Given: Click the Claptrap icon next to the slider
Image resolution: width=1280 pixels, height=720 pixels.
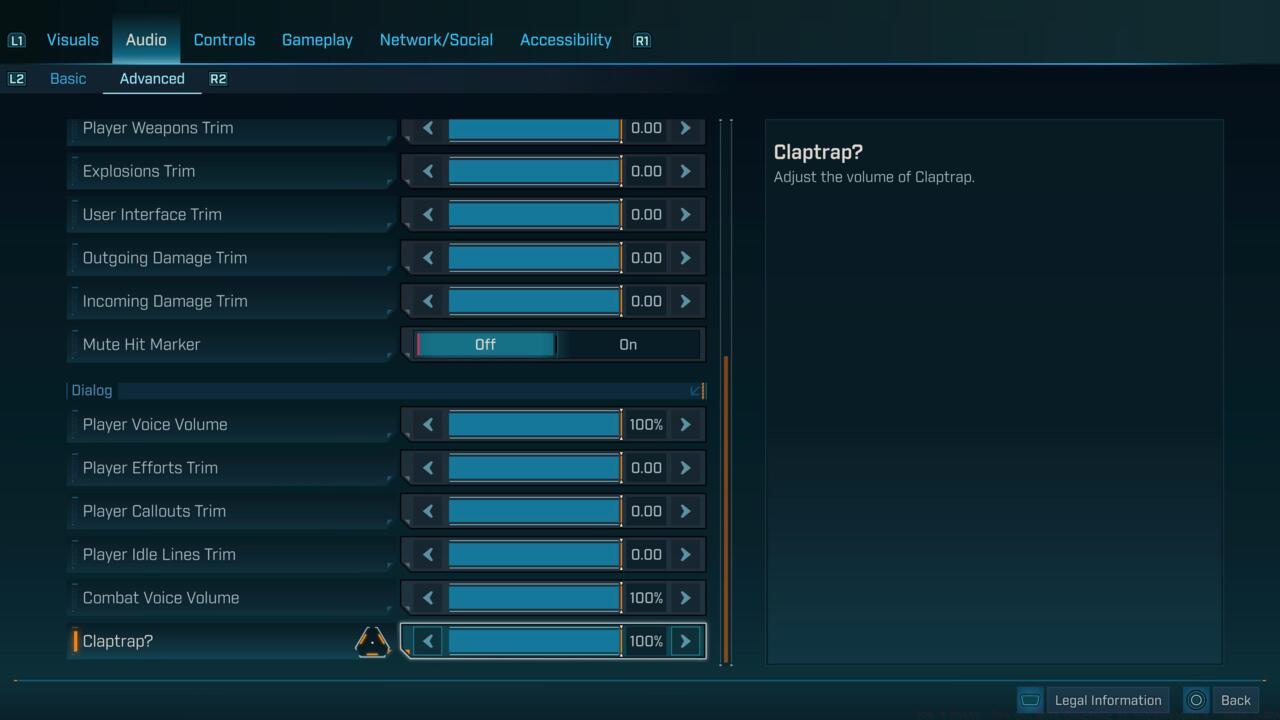Looking at the screenshot, I should [371, 641].
